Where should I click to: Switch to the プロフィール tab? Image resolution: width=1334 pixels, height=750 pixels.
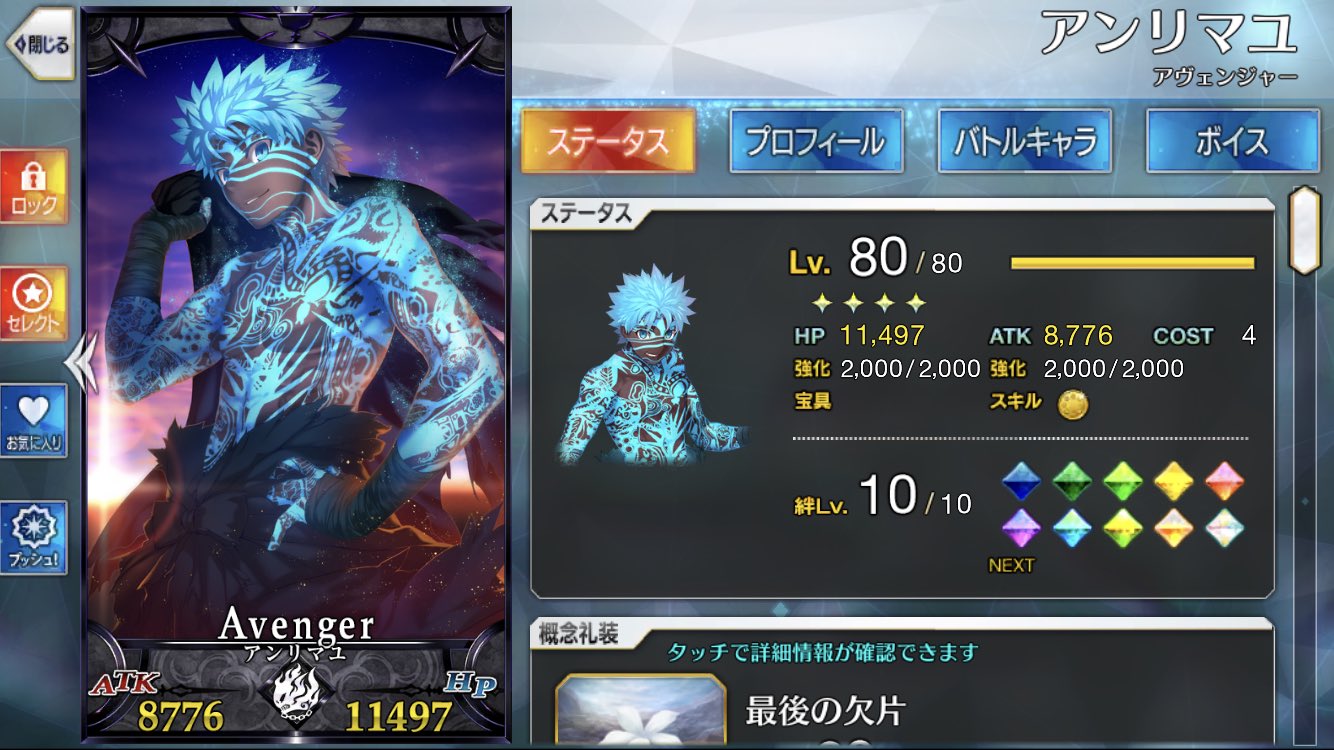[x=818, y=142]
